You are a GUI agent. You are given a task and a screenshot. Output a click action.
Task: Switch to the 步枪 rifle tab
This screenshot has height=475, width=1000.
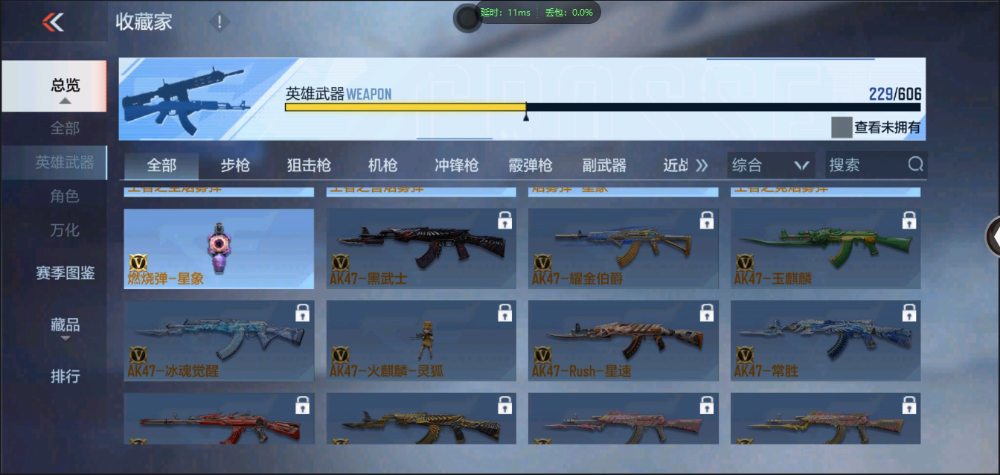(x=235, y=165)
